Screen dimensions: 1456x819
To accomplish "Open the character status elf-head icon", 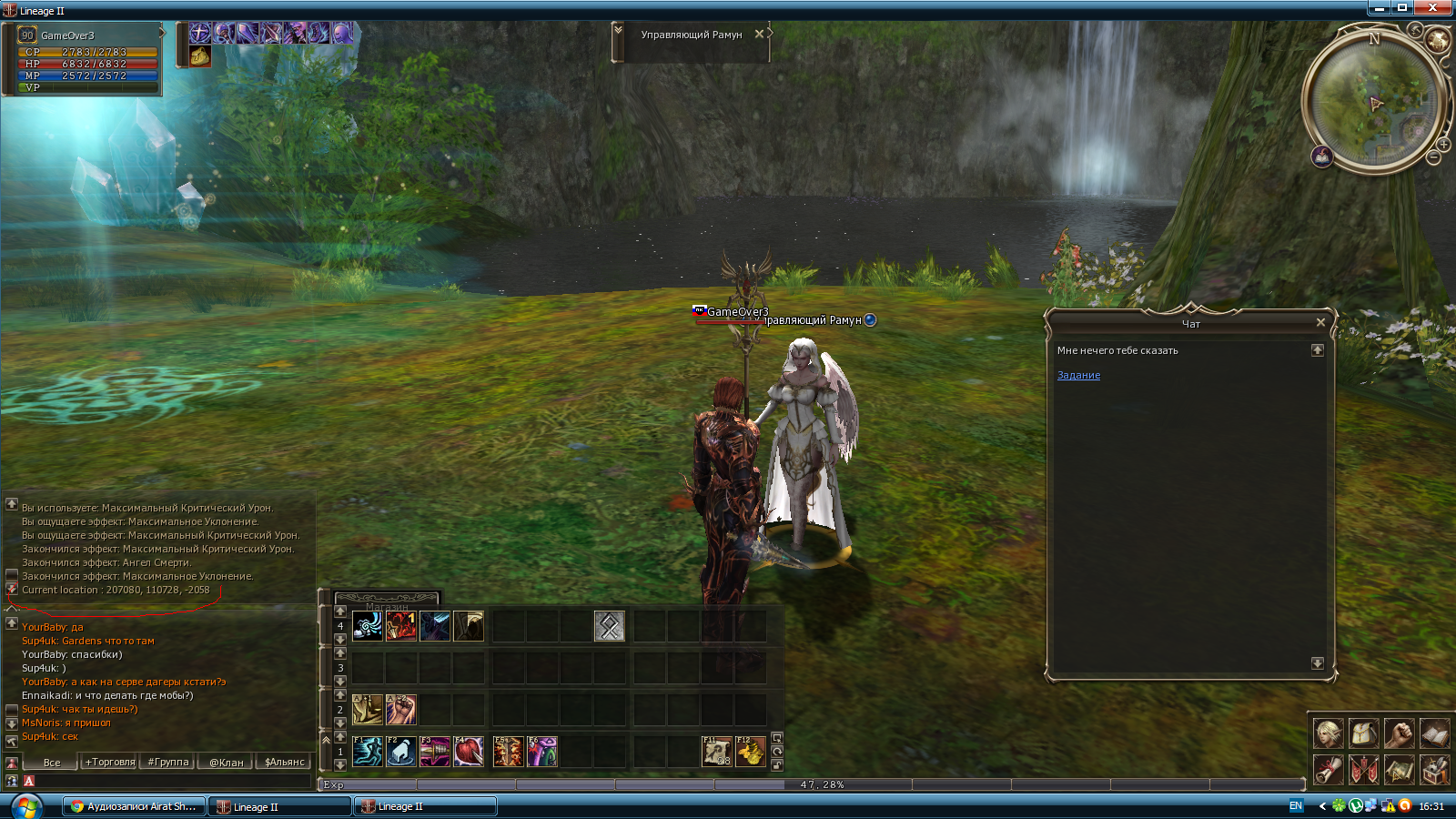I will 1328,733.
